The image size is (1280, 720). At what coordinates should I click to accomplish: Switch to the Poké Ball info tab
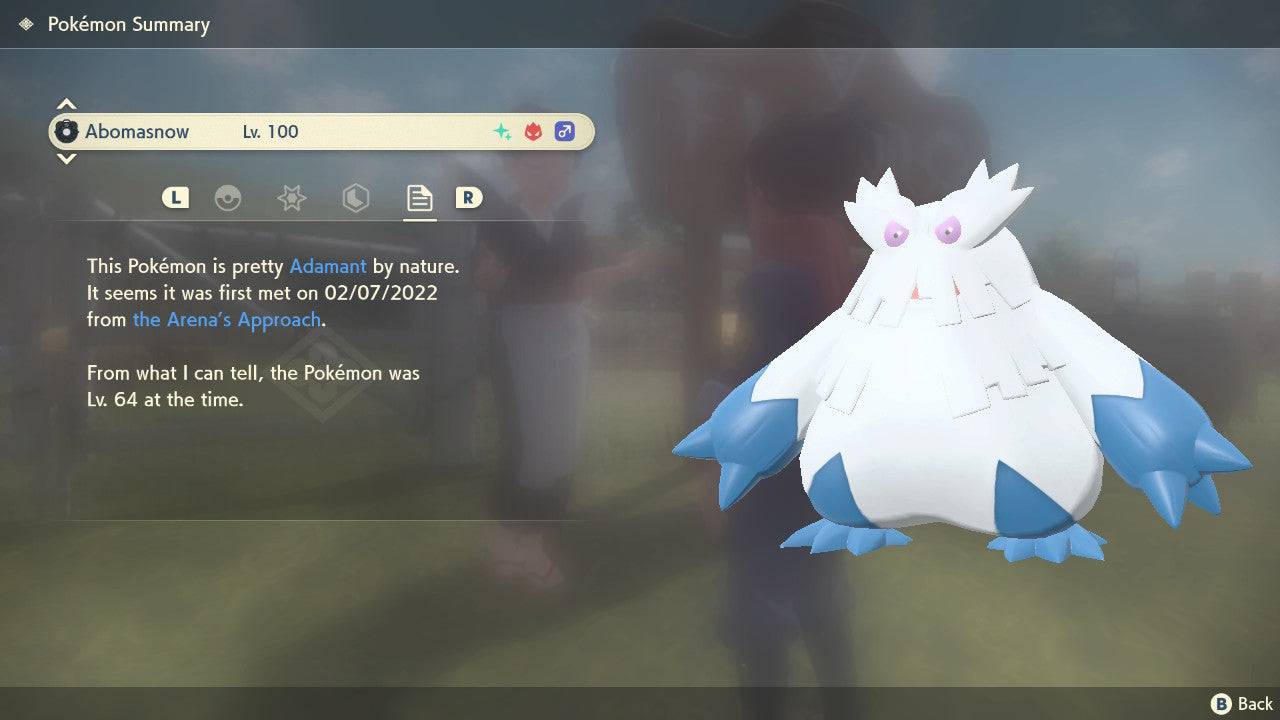(229, 198)
